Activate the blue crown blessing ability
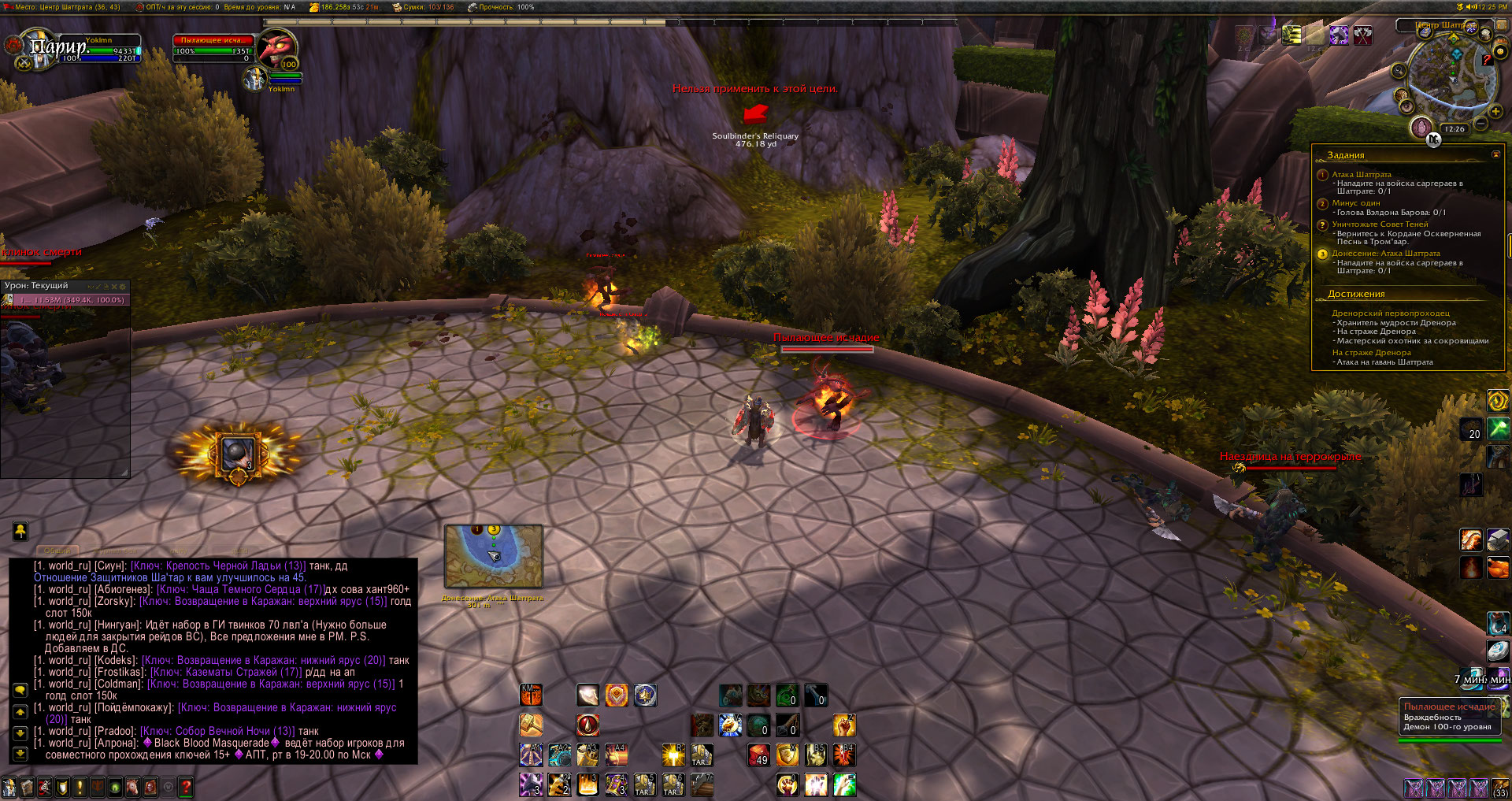This screenshot has height=801, width=1512. [x=645, y=695]
